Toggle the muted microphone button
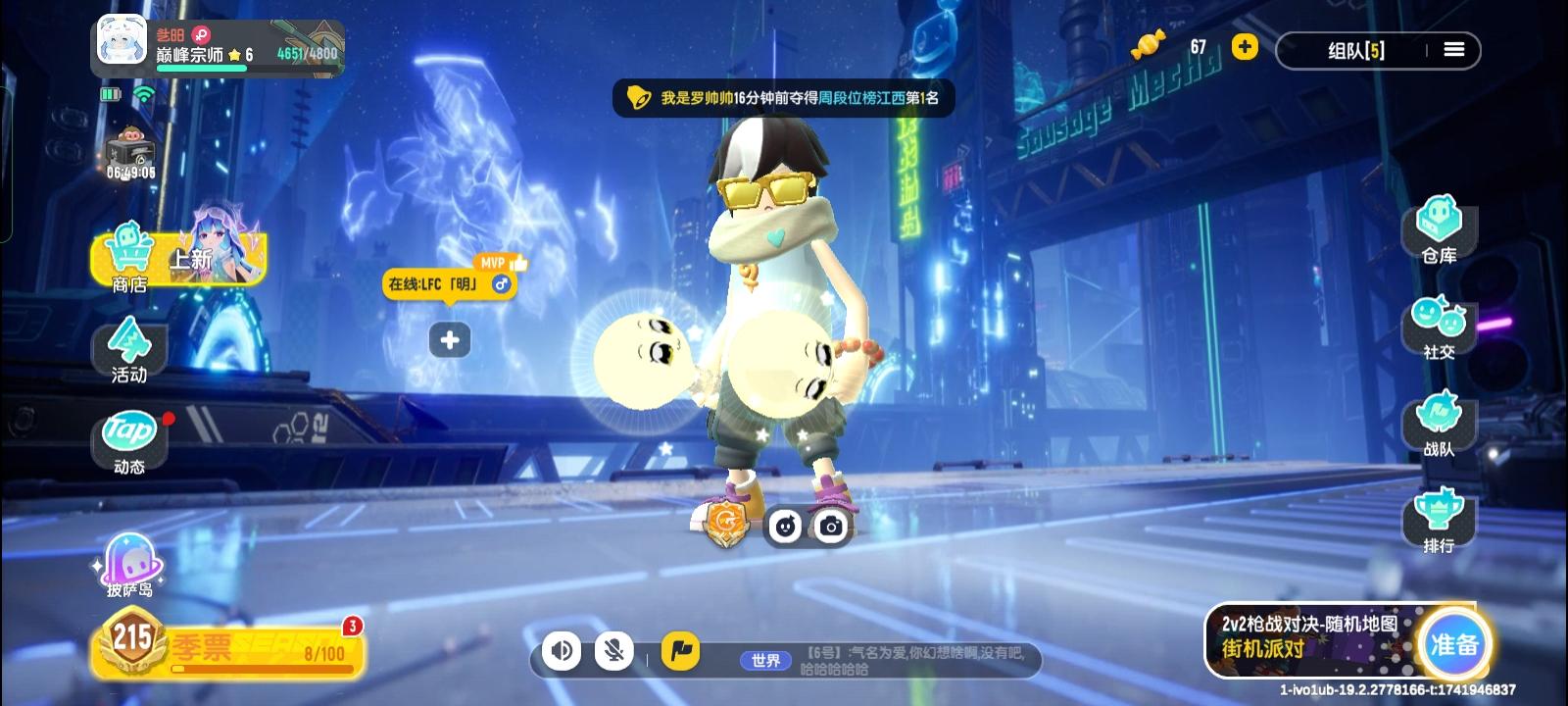Screen dimensions: 1568x706 click(614, 650)
